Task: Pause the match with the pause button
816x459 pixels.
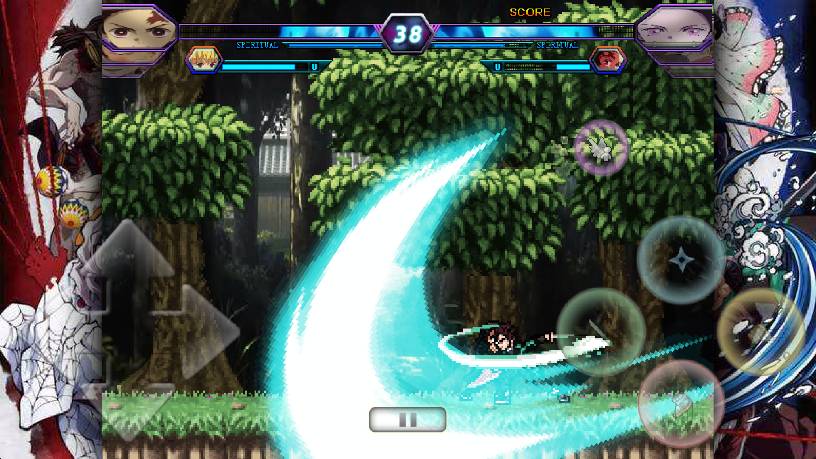Action: pos(407,419)
